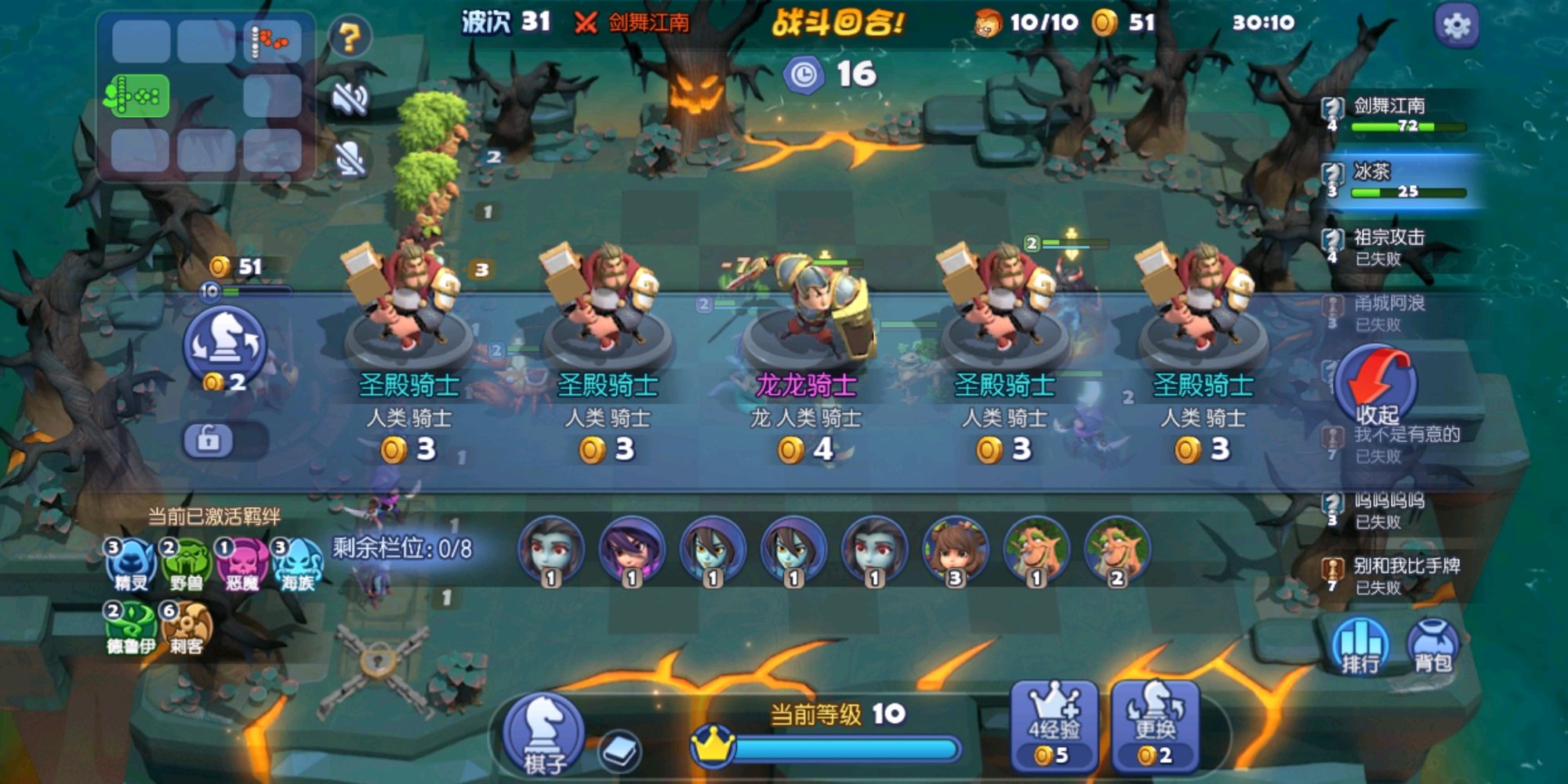Toggle the shop lock button
The height and width of the screenshot is (784, 1568).
pos(209,440)
